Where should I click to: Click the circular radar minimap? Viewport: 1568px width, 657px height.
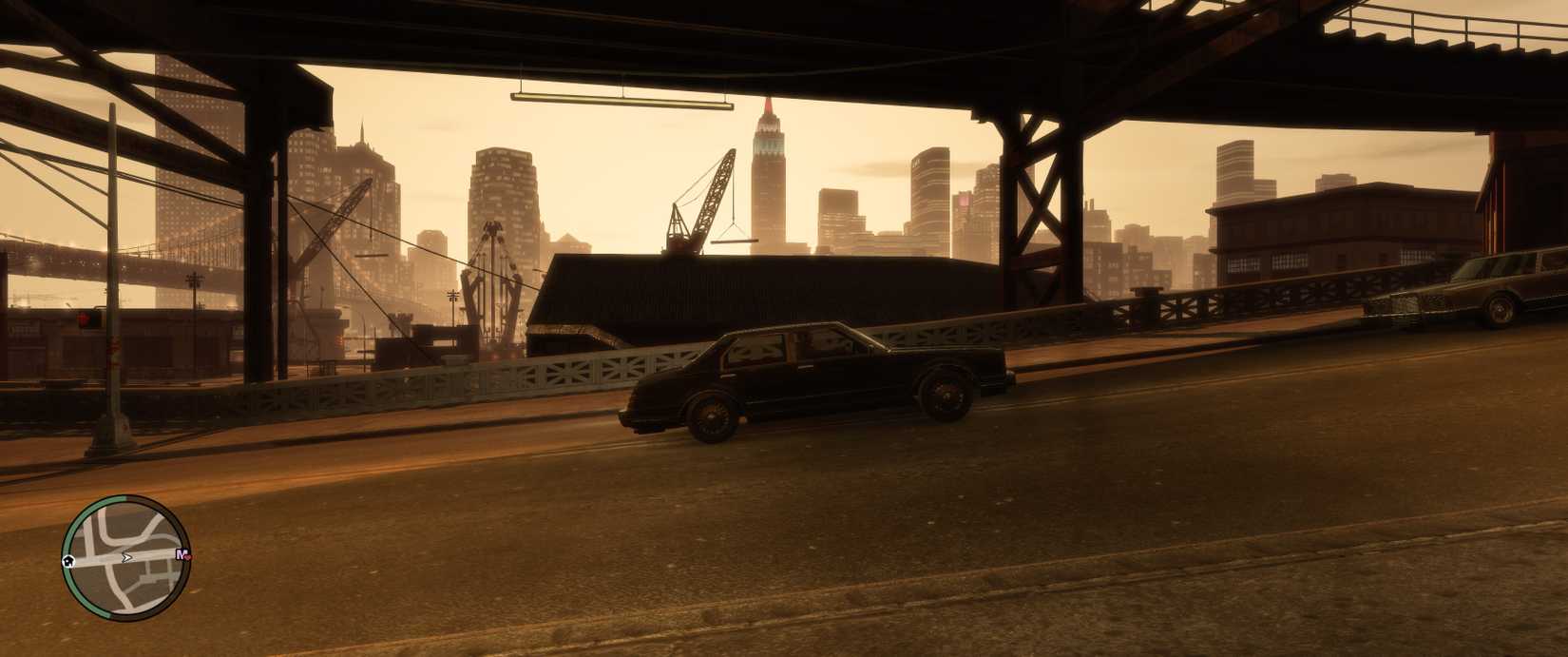coord(126,558)
